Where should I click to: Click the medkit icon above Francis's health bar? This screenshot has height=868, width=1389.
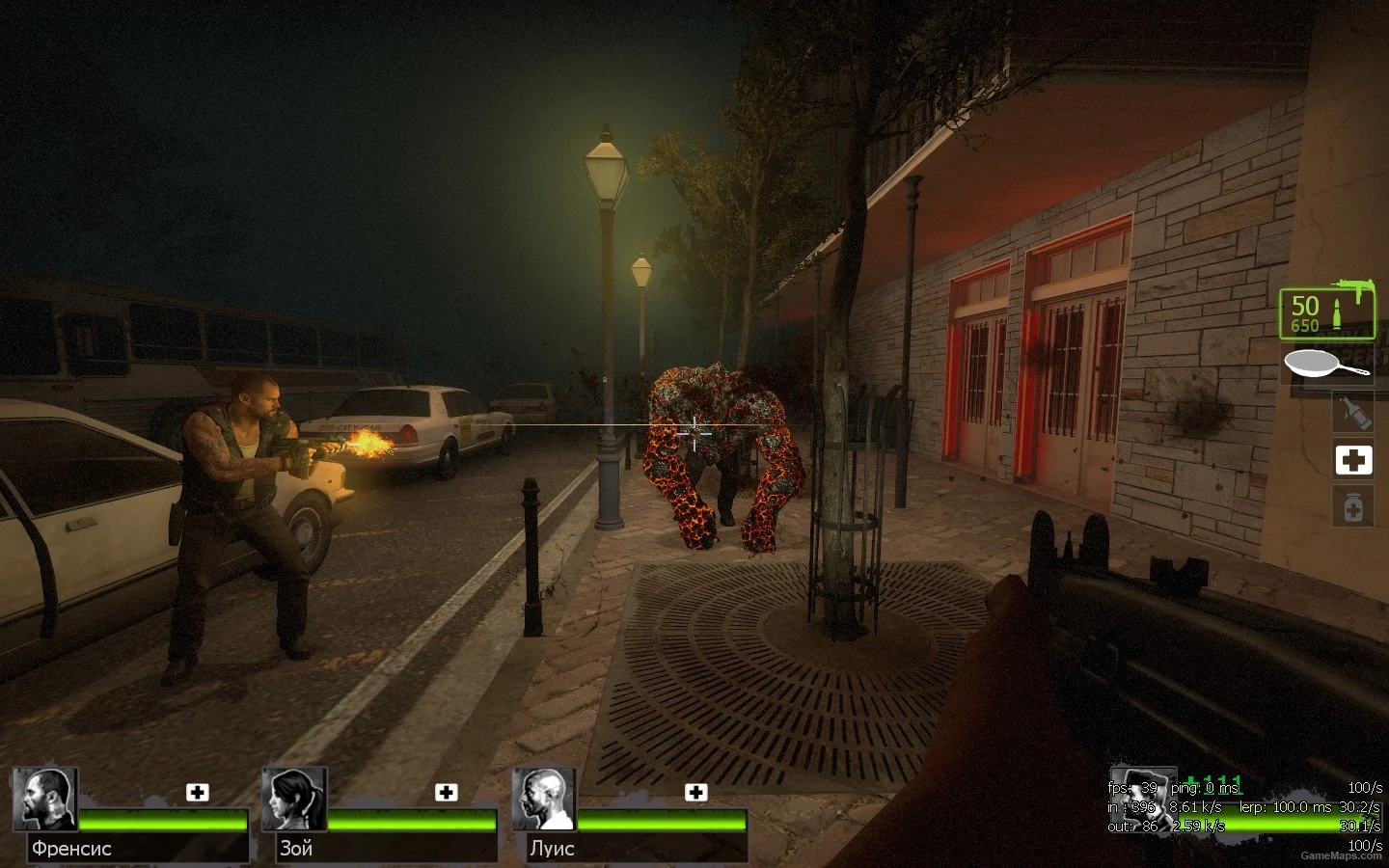tap(198, 793)
